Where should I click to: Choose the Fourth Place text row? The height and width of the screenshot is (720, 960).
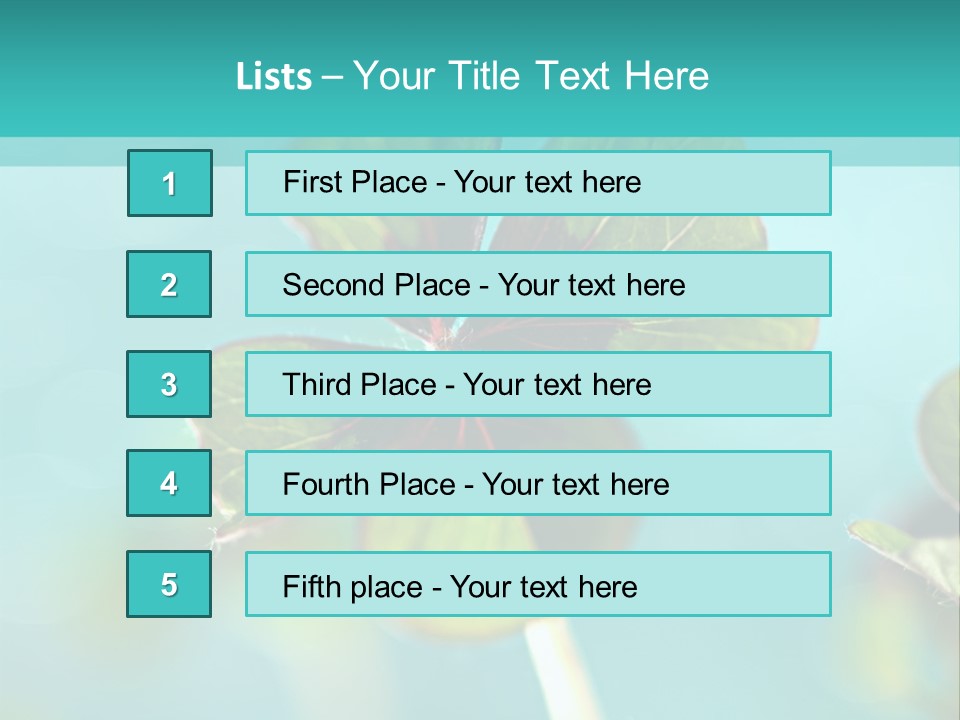pos(538,483)
